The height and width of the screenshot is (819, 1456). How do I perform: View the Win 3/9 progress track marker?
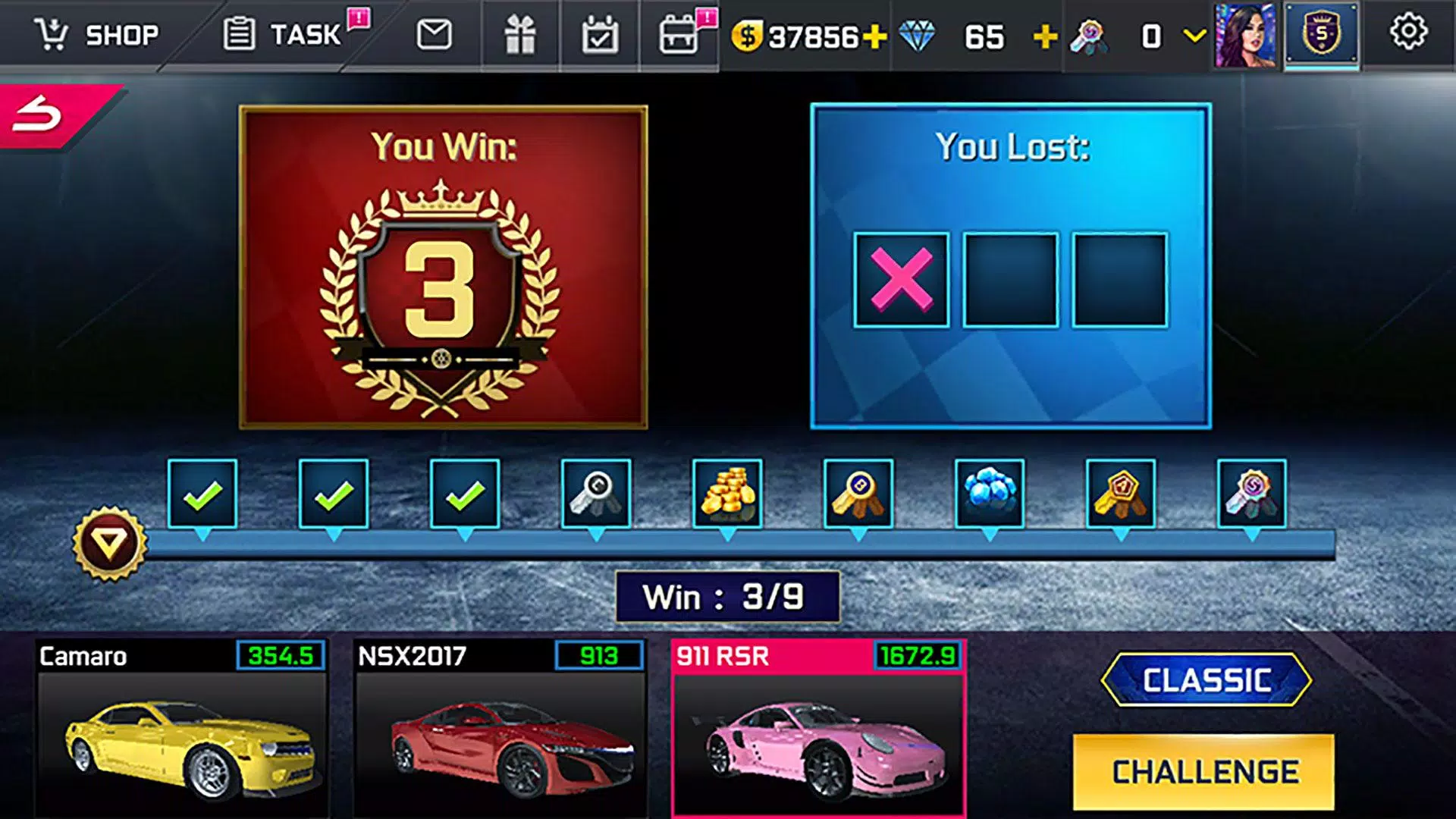coord(726,598)
